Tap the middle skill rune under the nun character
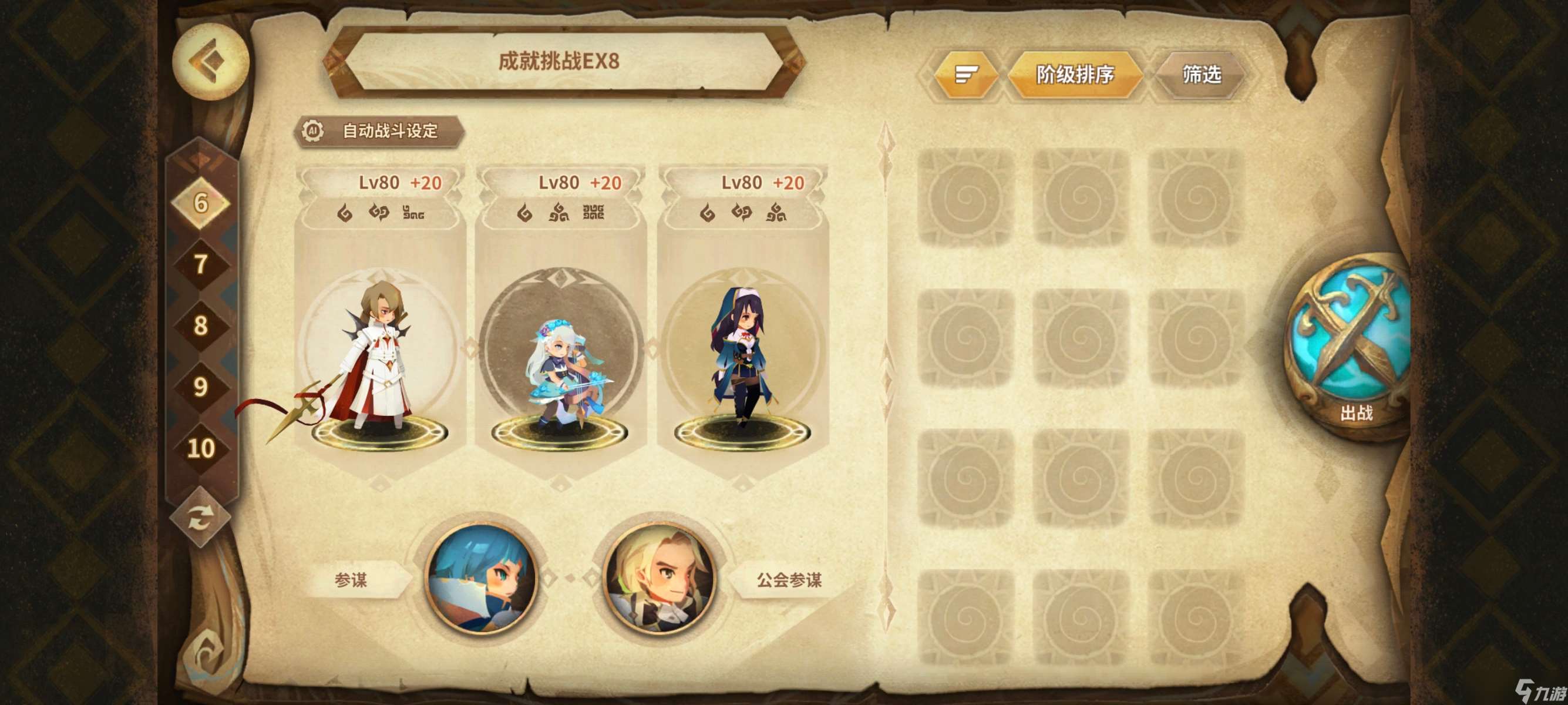This screenshot has width=1568, height=705. click(738, 213)
